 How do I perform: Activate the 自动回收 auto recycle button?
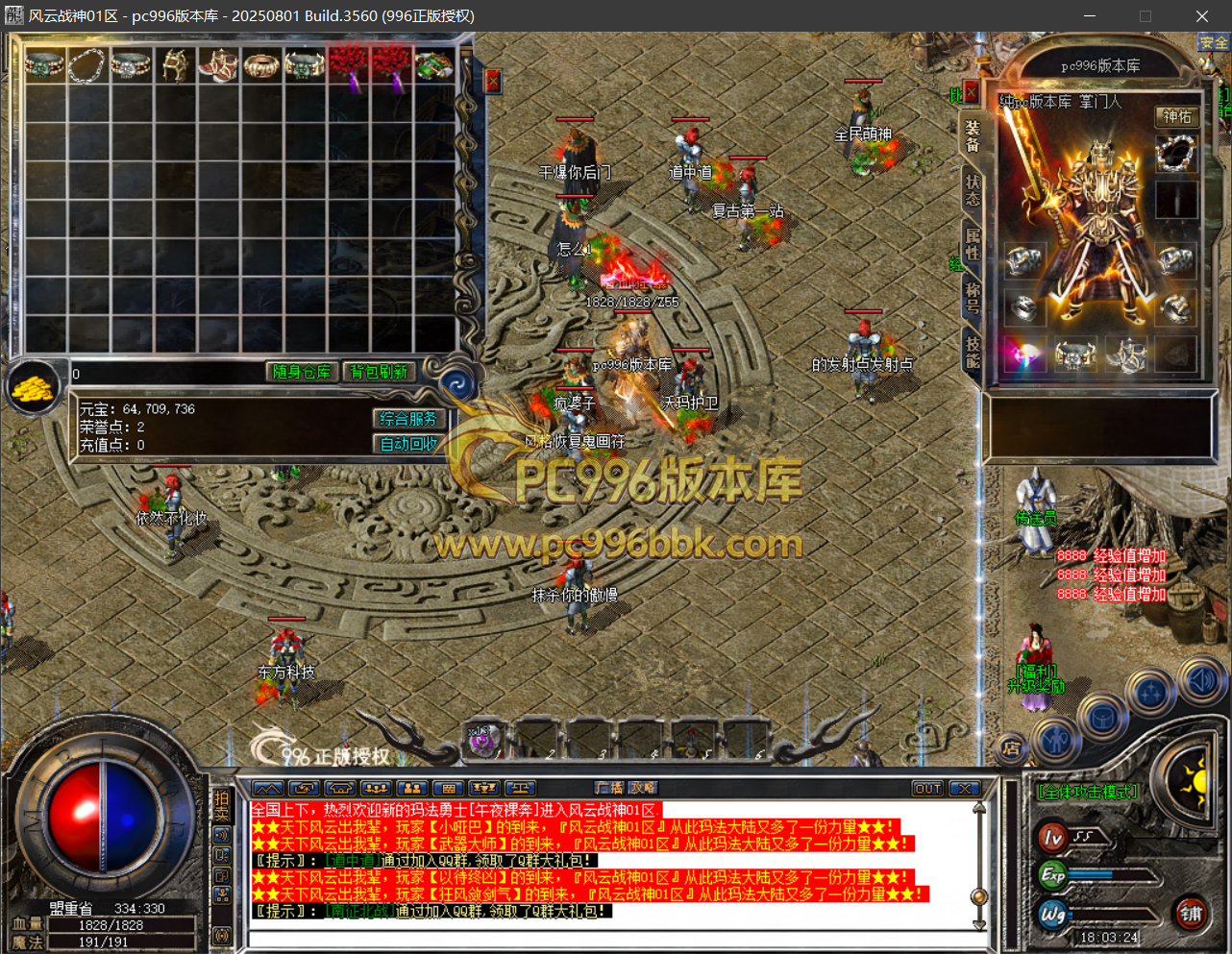pyautogui.click(x=408, y=444)
